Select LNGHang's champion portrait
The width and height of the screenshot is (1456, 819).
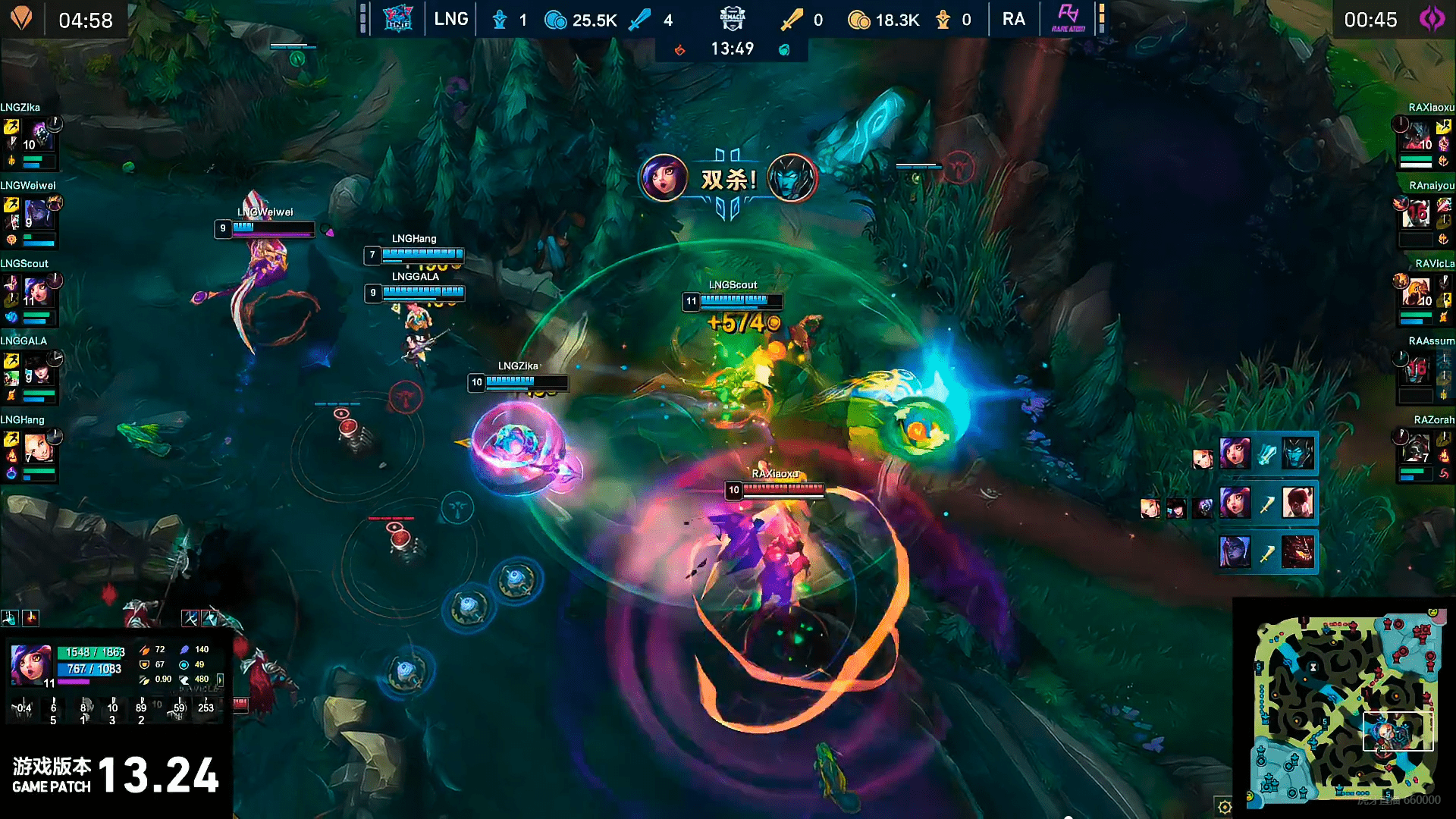(x=38, y=448)
